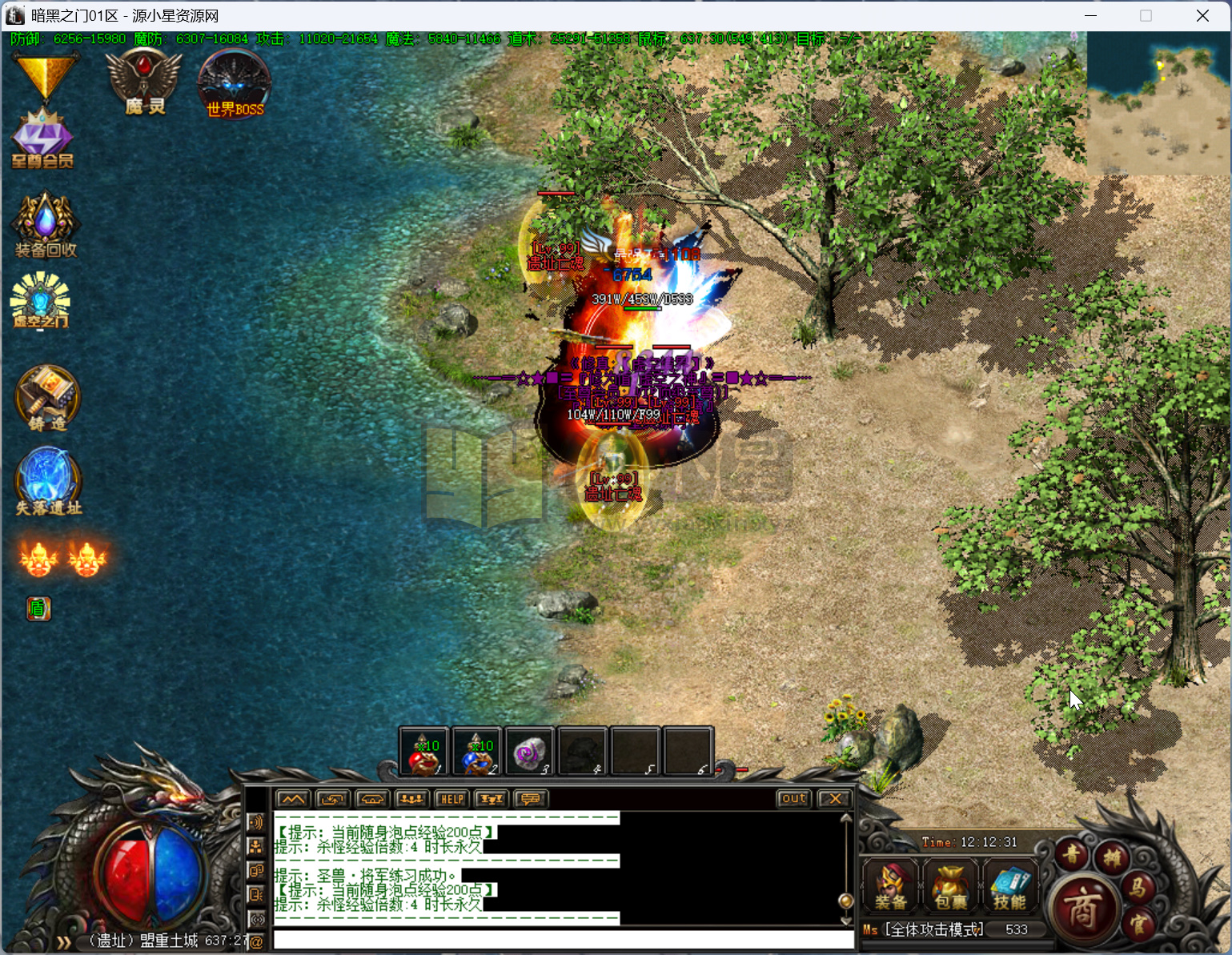Open the 装备回收 equipment recycling panel
This screenshot has height=955, width=1232.
pyautogui.click(x=46, y=225)
